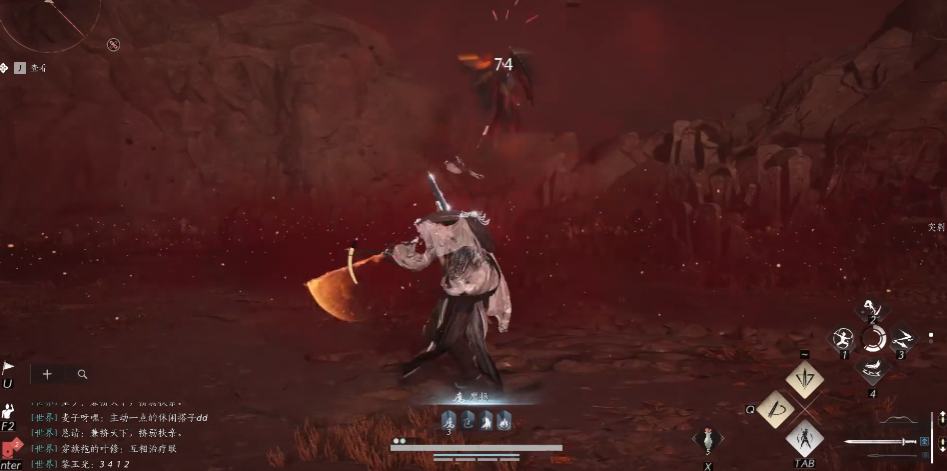Screen dimensions: 947x471
Task: Click the small round icon beside the minimap
Action: [x=114, y=44]
